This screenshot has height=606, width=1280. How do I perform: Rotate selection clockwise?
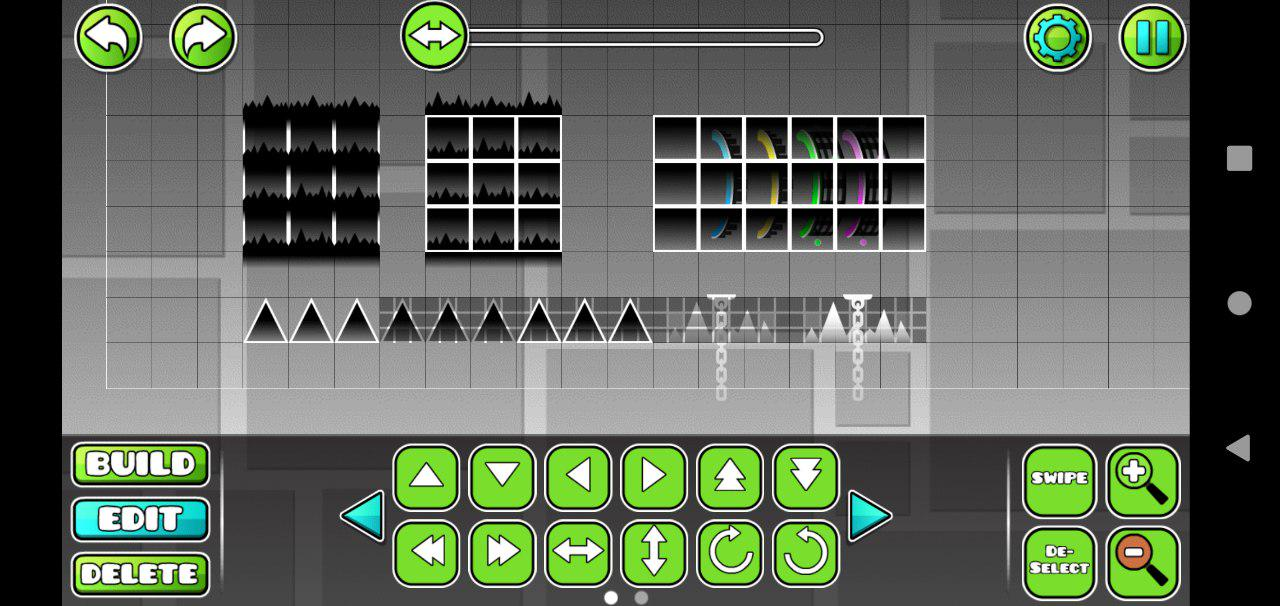pyautogui.click(x=730, y=552)
